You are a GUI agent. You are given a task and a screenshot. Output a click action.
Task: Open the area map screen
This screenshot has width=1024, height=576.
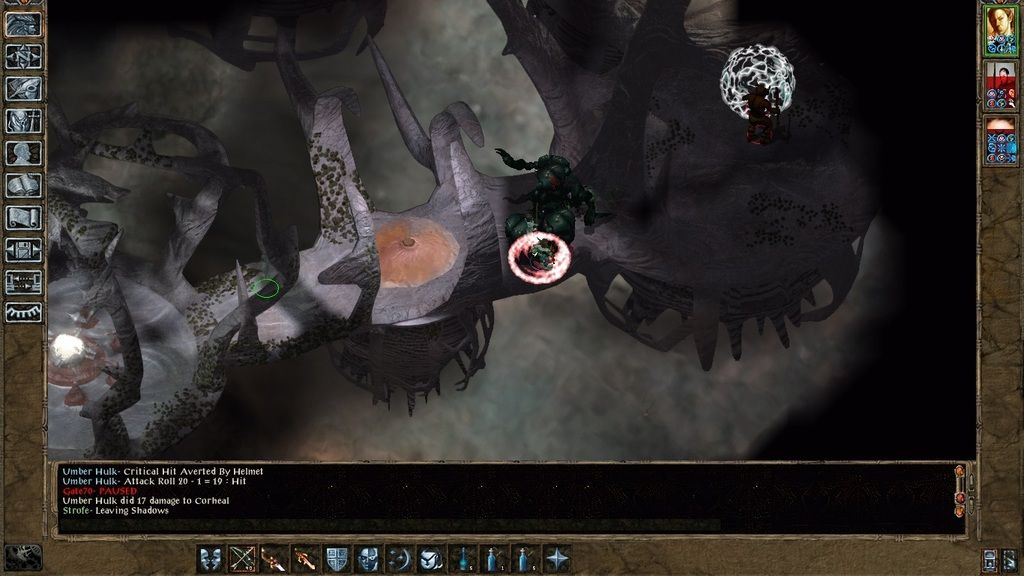(x=23, y=56)
